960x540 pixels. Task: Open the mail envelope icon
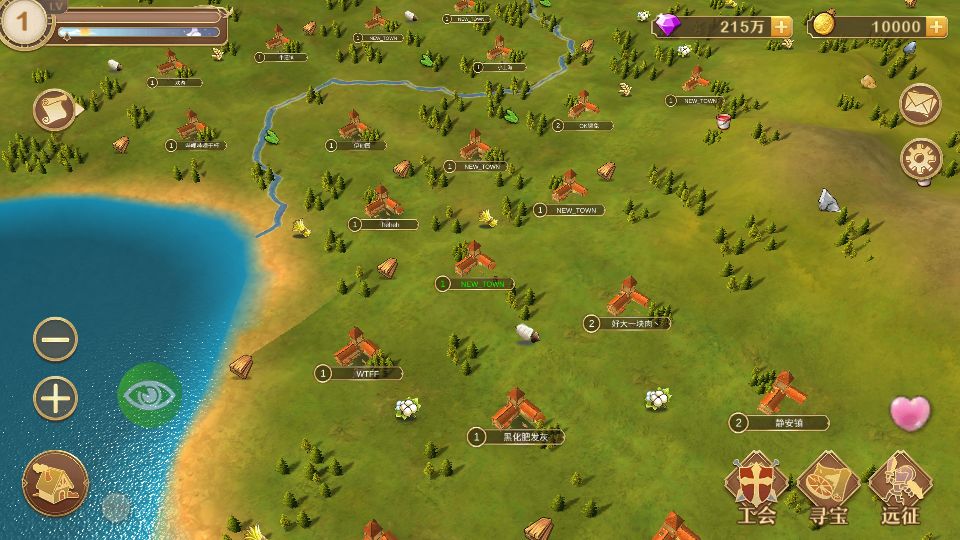coord(921,103)
